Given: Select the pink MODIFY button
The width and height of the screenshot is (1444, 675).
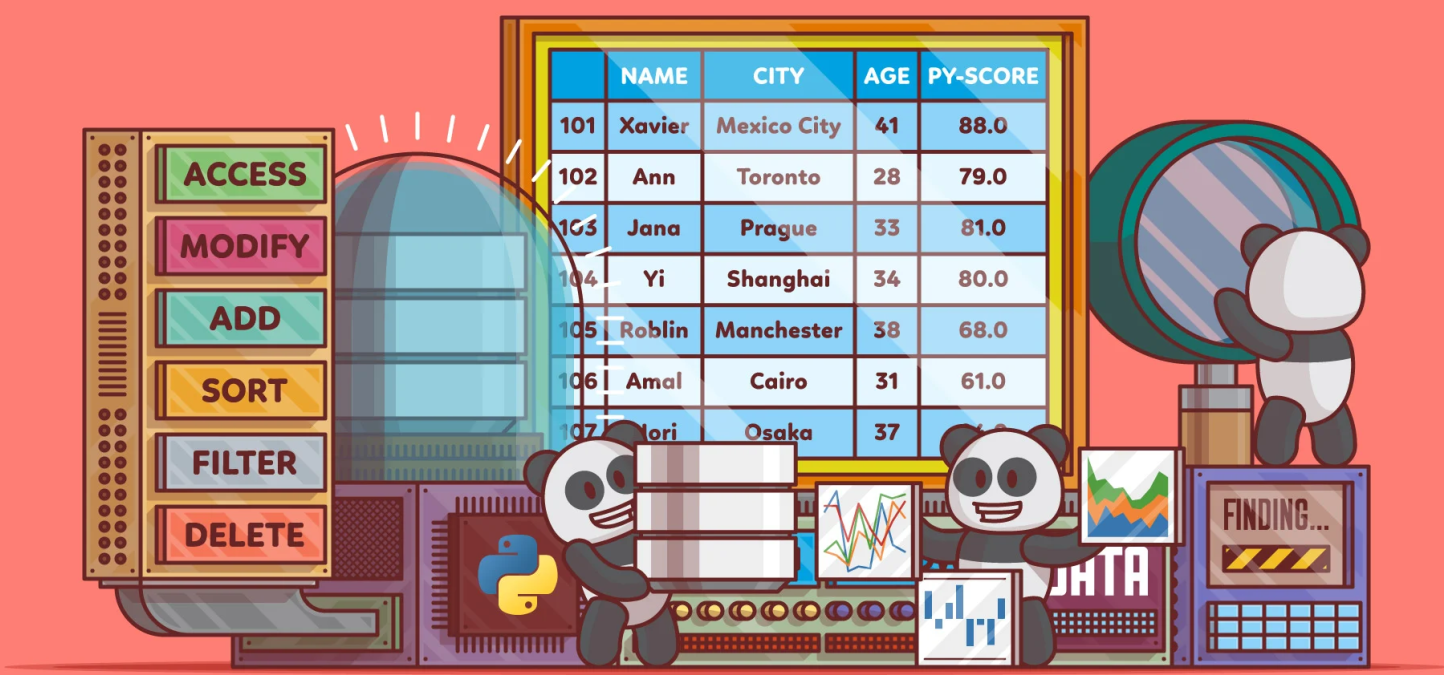Looking at the screenshot, I should [x=243, y=246].
